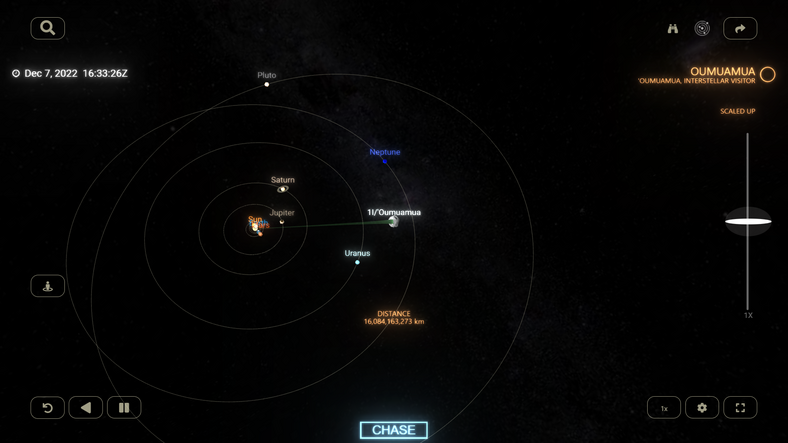
Task: Click the share arrow button
Action: pos(740,29)
